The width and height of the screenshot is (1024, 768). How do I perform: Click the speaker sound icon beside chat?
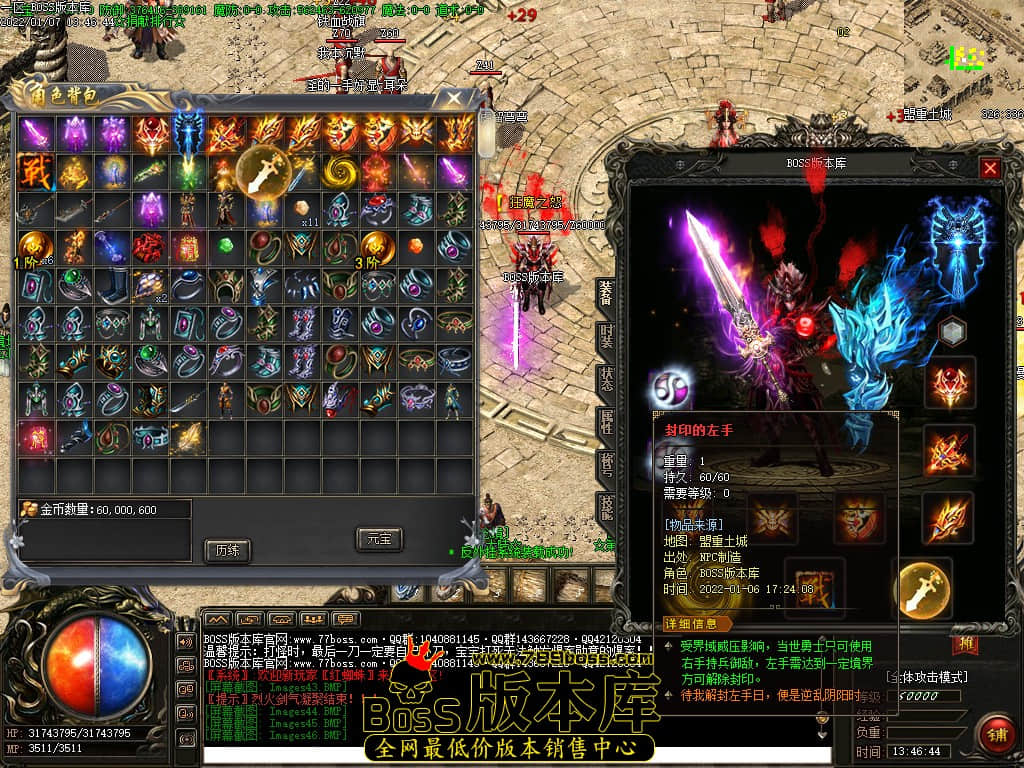point(185,641)
